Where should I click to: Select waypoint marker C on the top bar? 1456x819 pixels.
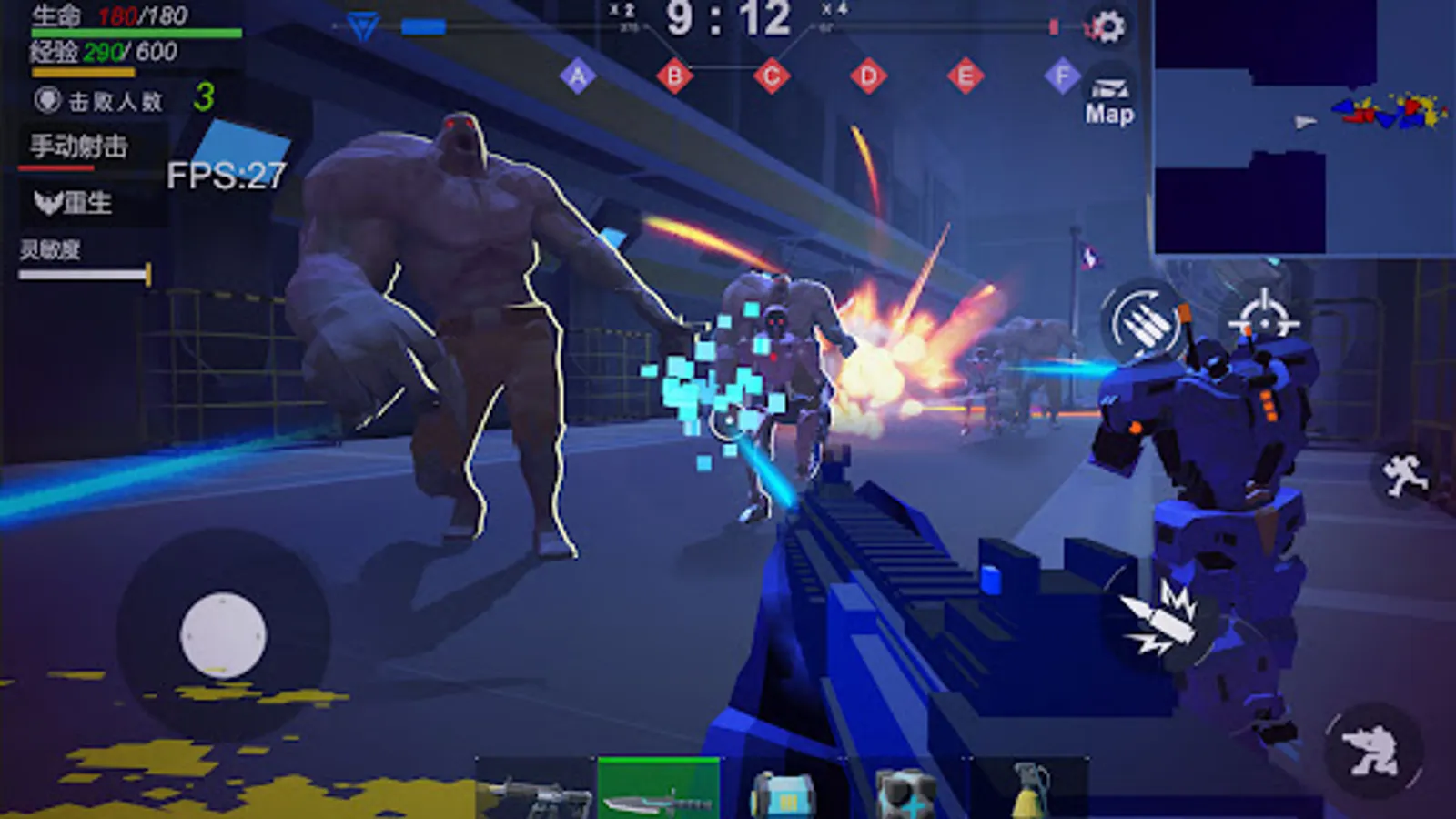pos(773,76)
